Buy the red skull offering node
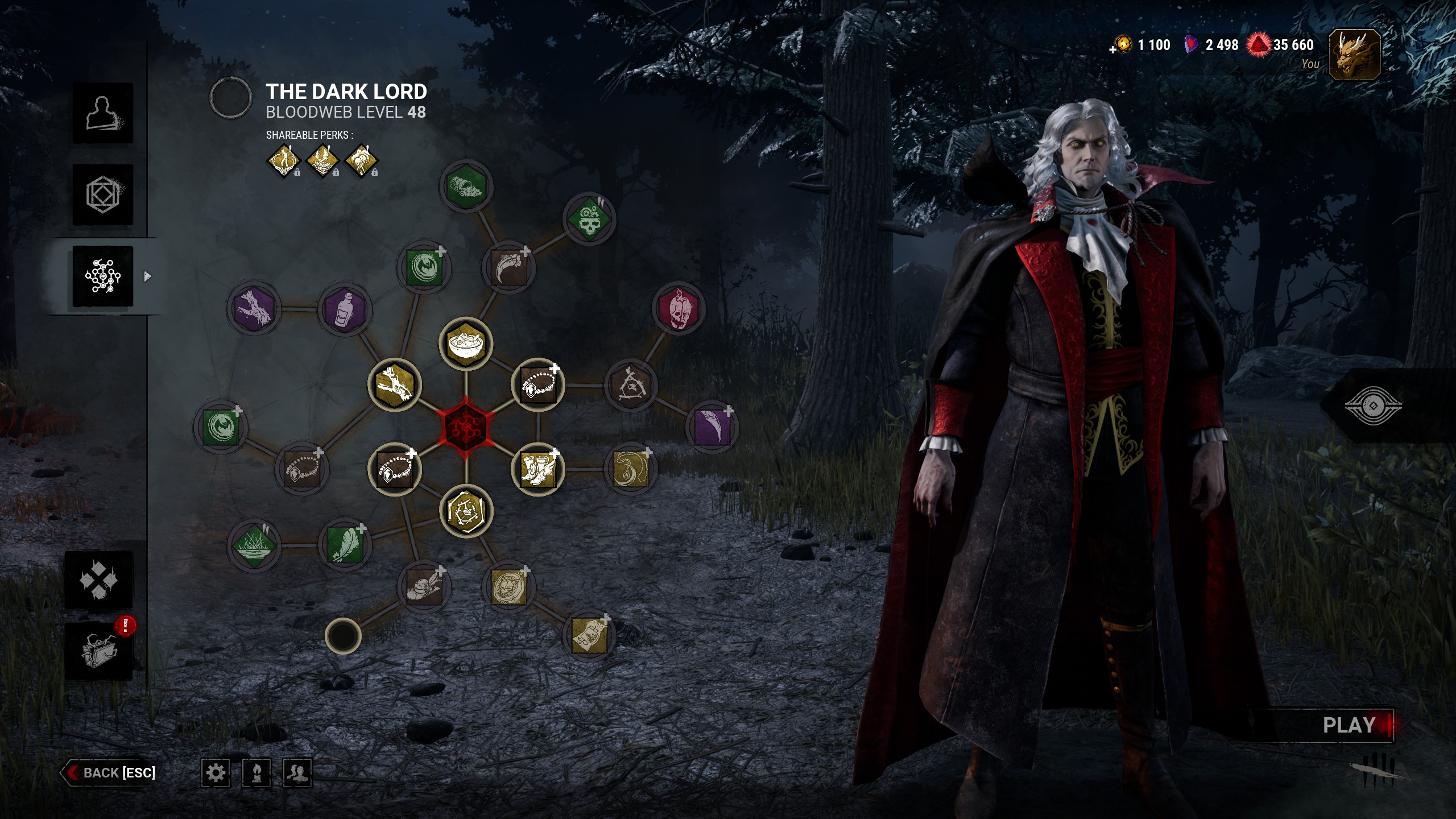Viewport: 1456px width, 819px height. point(677,308)
